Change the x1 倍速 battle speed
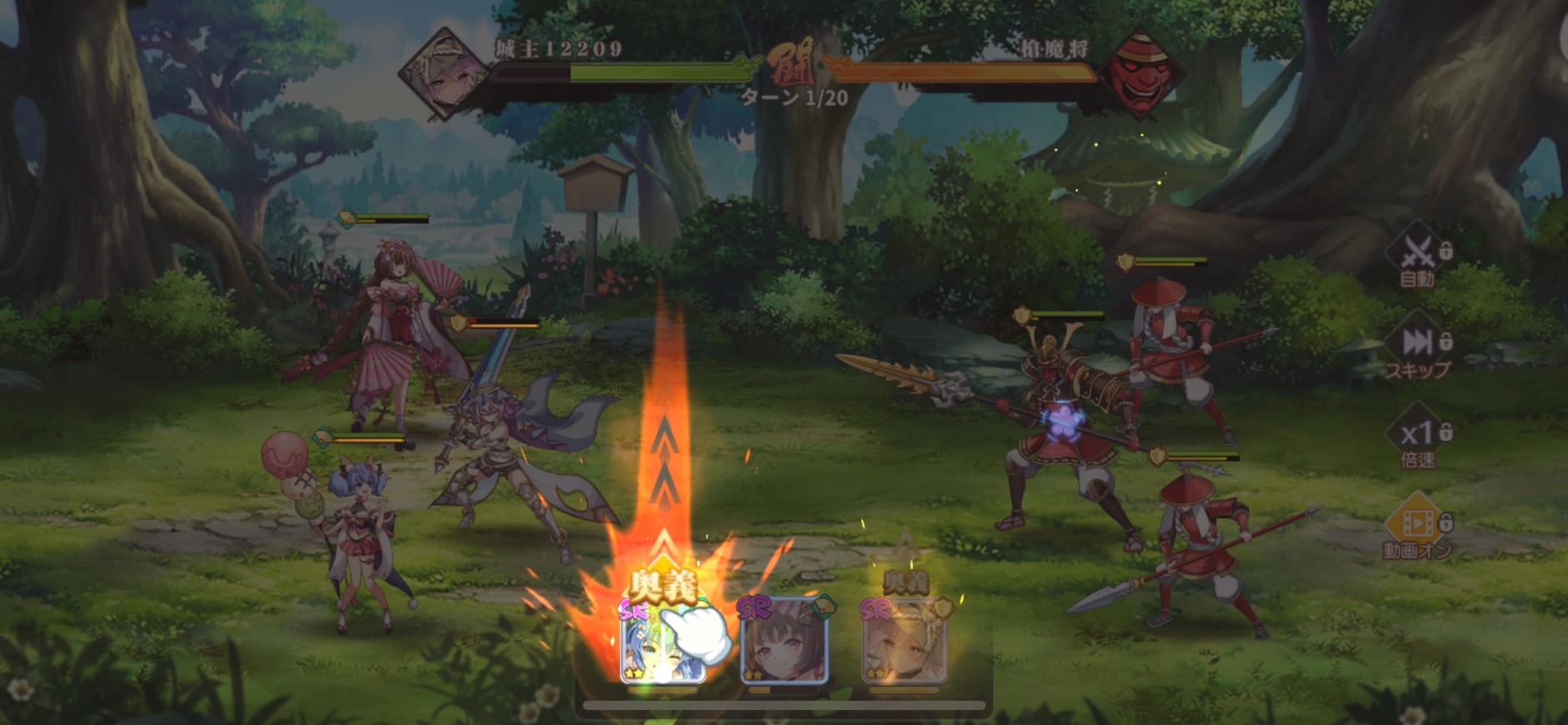The image size is (1568, 725). [x=1417, y=438]
